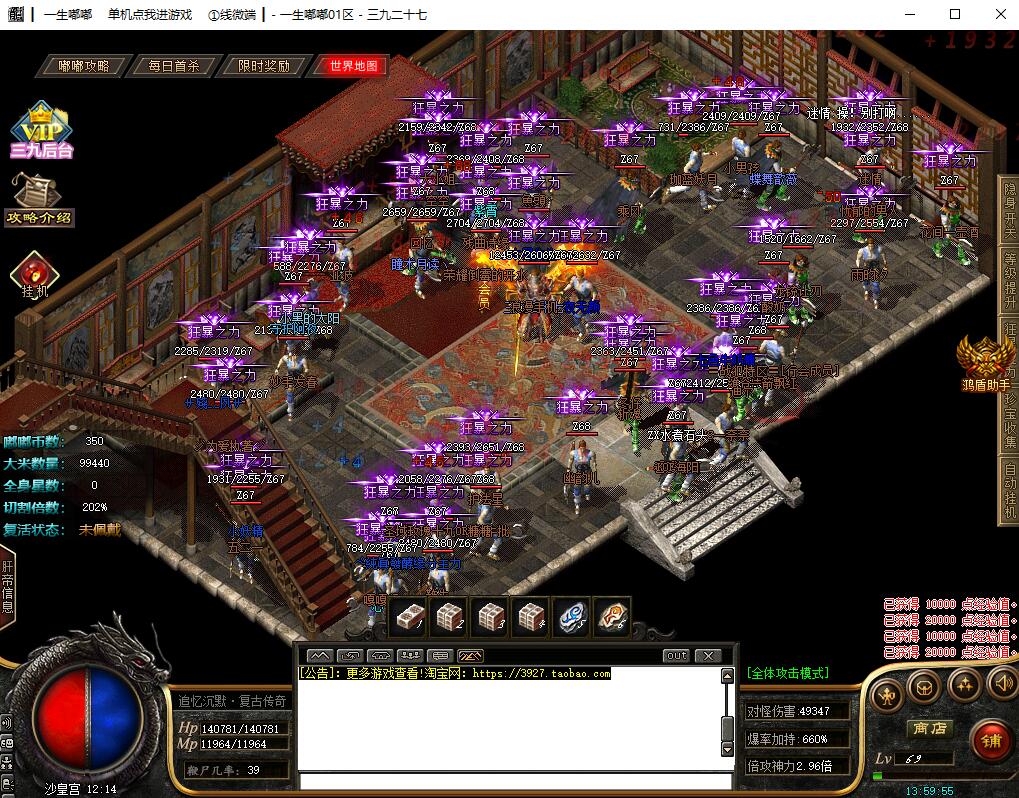1019x798 pixels.
Task: Open the 珍宝收集 treasure collection panel
Action: pos(1009,422)
